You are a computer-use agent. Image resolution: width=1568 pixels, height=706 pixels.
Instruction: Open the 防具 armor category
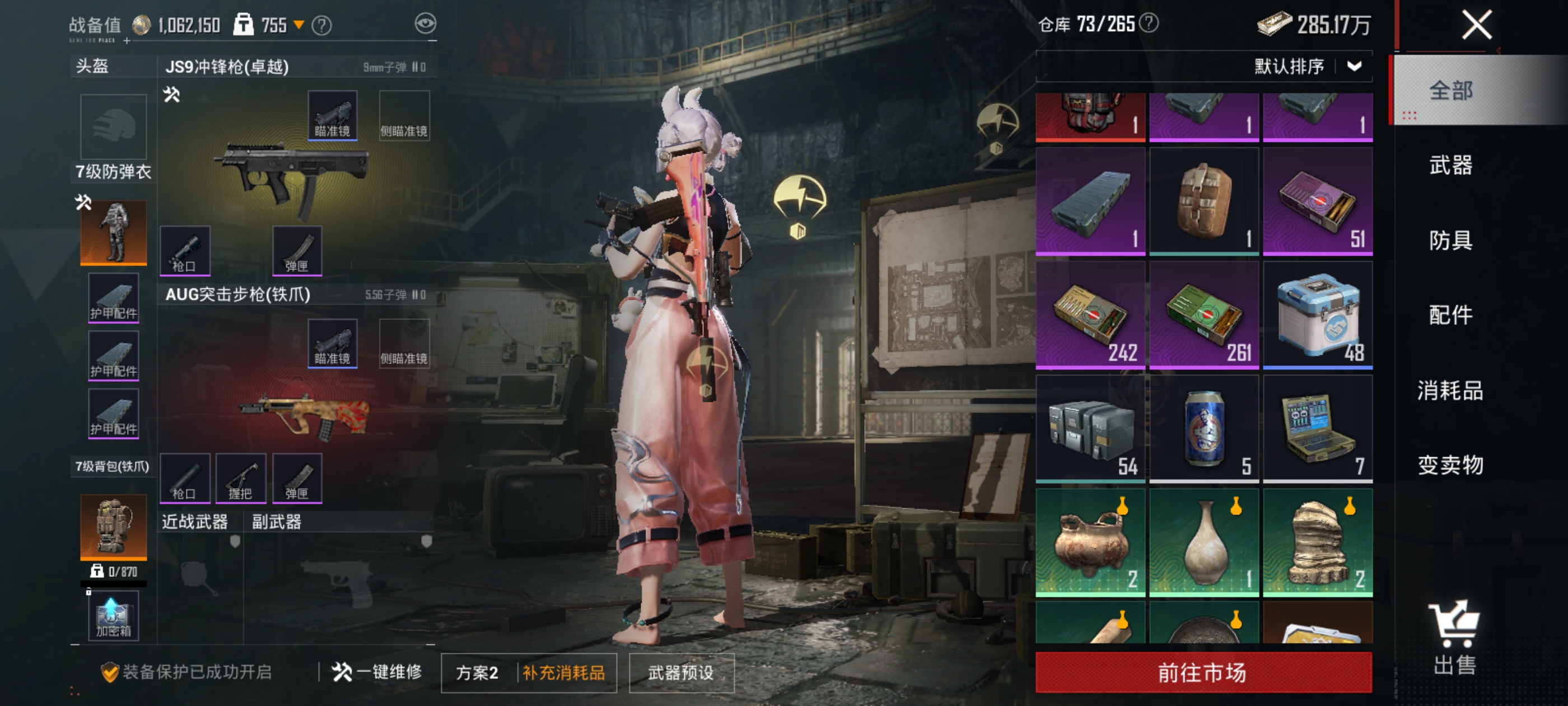1450,240
